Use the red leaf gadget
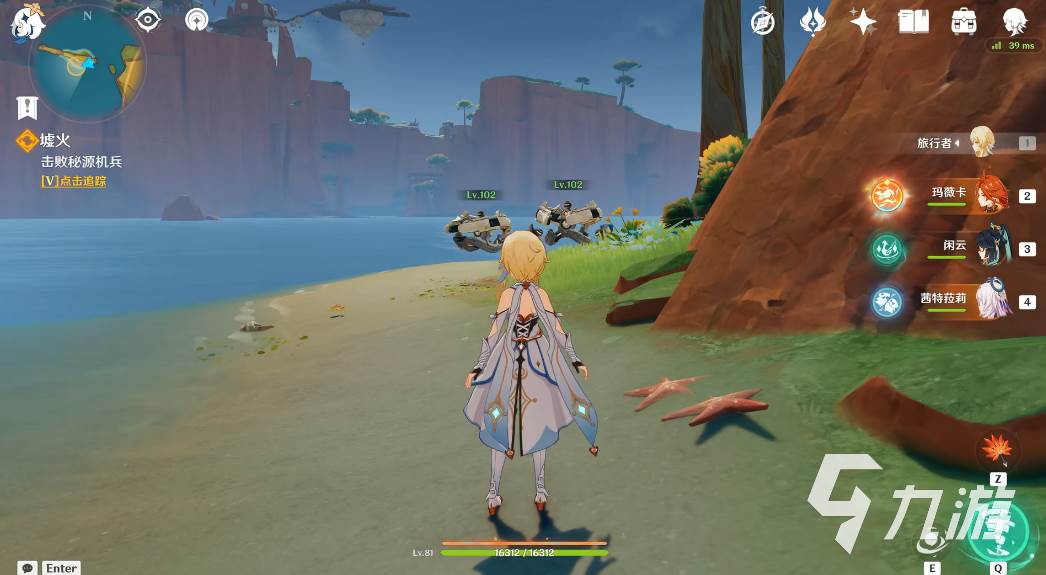This screenshot has width=1046, height=575. point(998,449)
